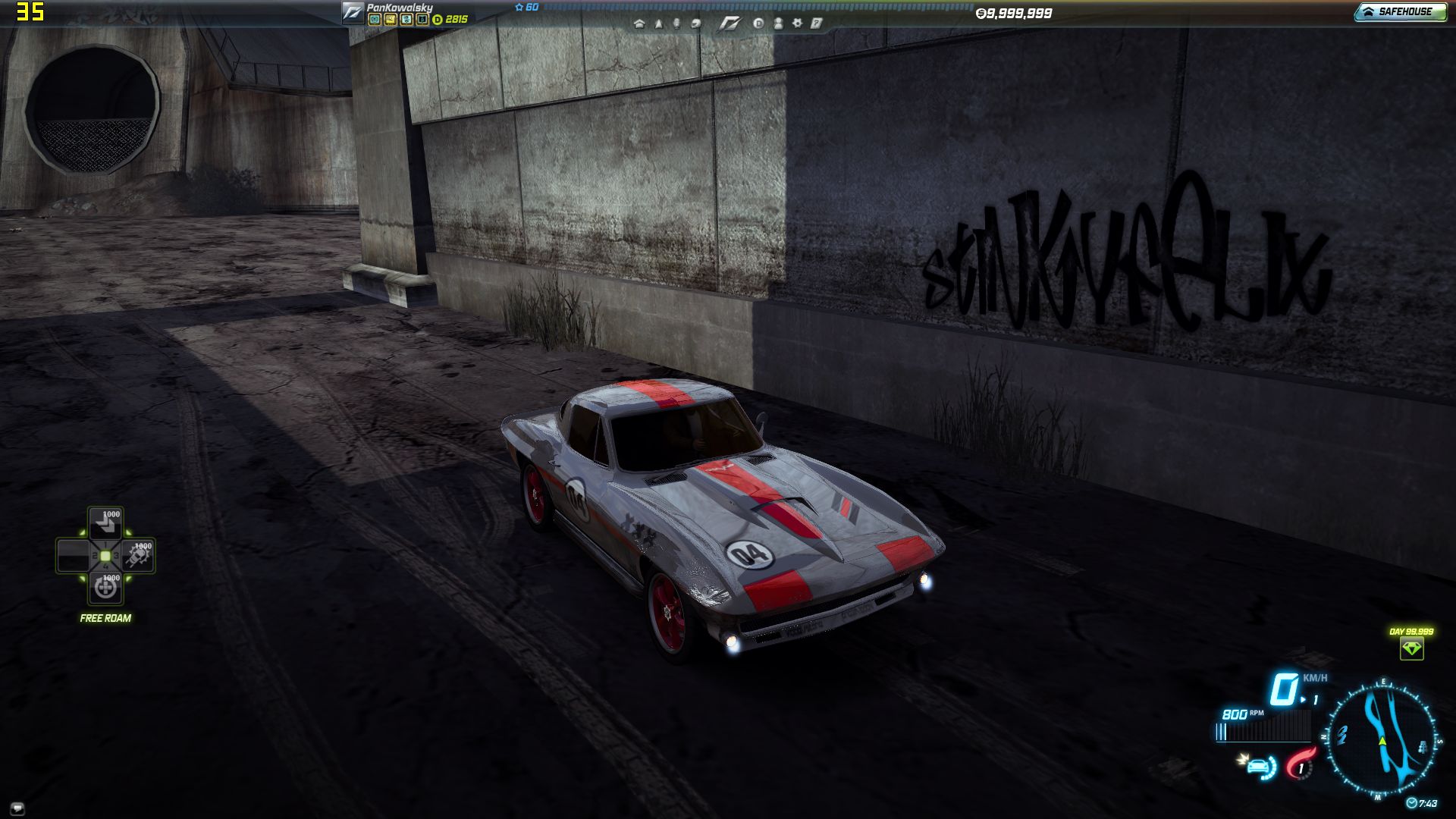The height and width of the screenshot is (819, 1456).
Task: Open the friends silhouette icon
Action: point(778,24)
